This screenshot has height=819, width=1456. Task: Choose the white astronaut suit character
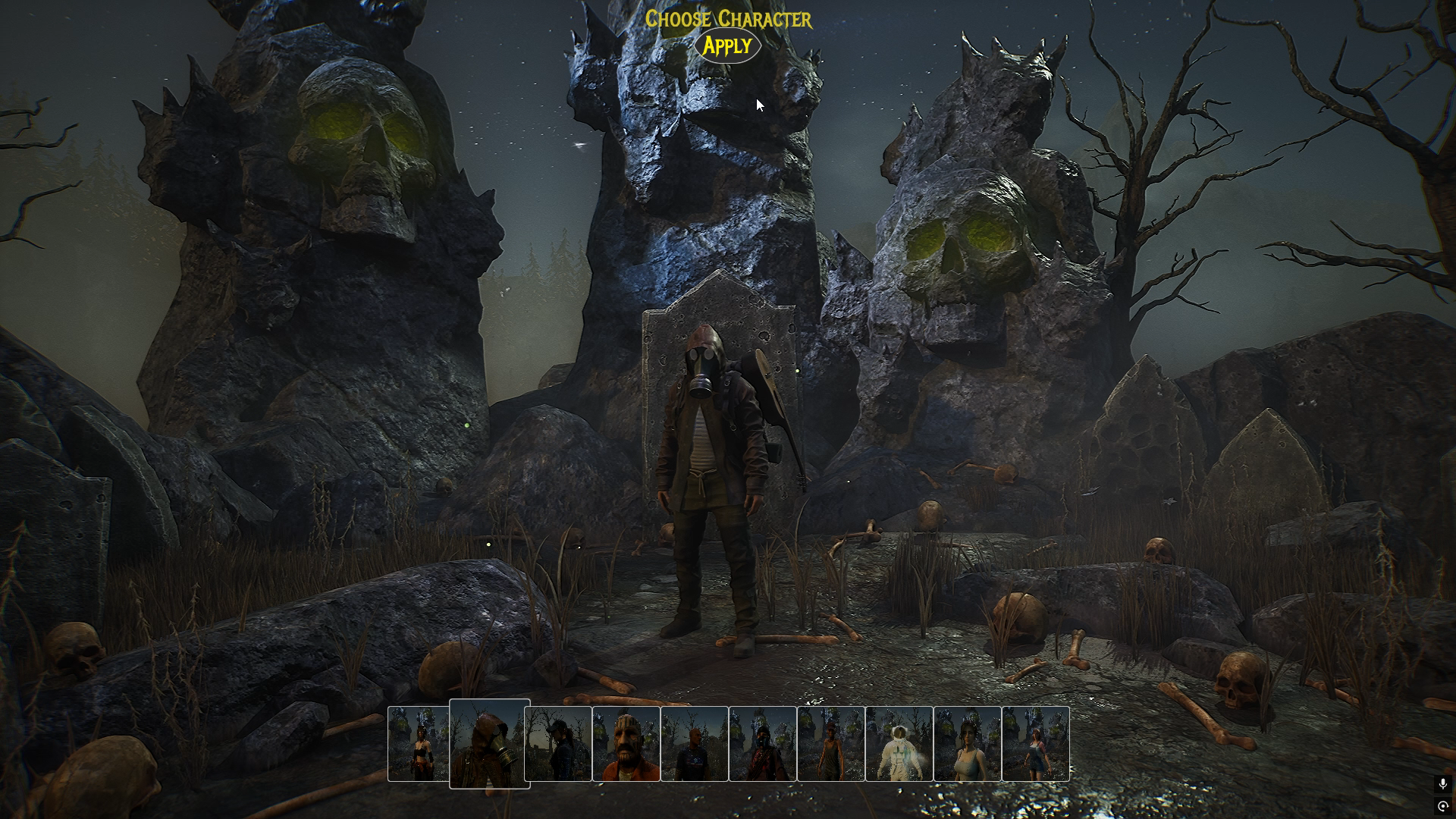(899, 744)
